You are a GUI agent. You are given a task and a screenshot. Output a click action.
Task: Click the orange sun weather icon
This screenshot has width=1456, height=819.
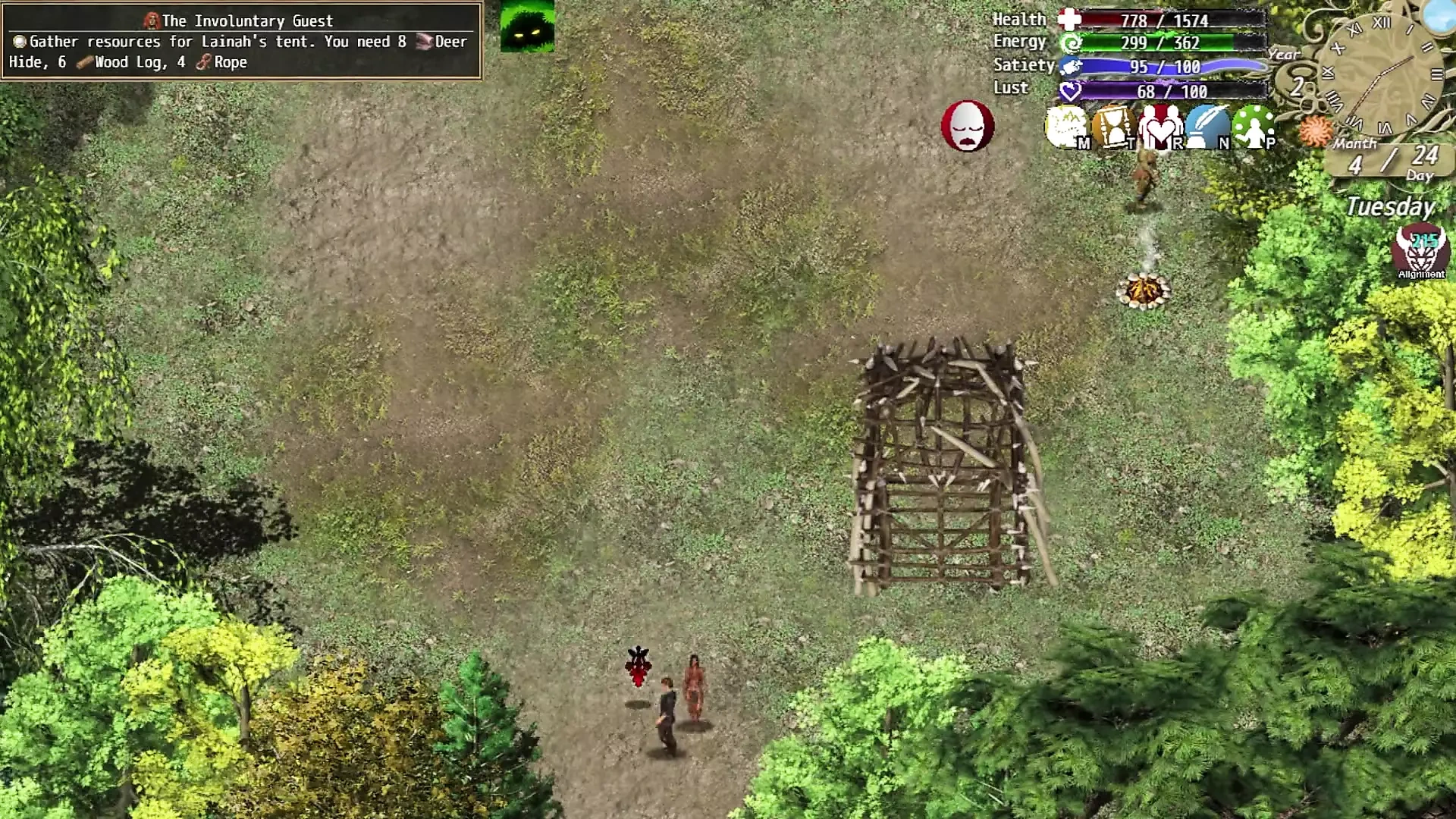pos(1315,131)
